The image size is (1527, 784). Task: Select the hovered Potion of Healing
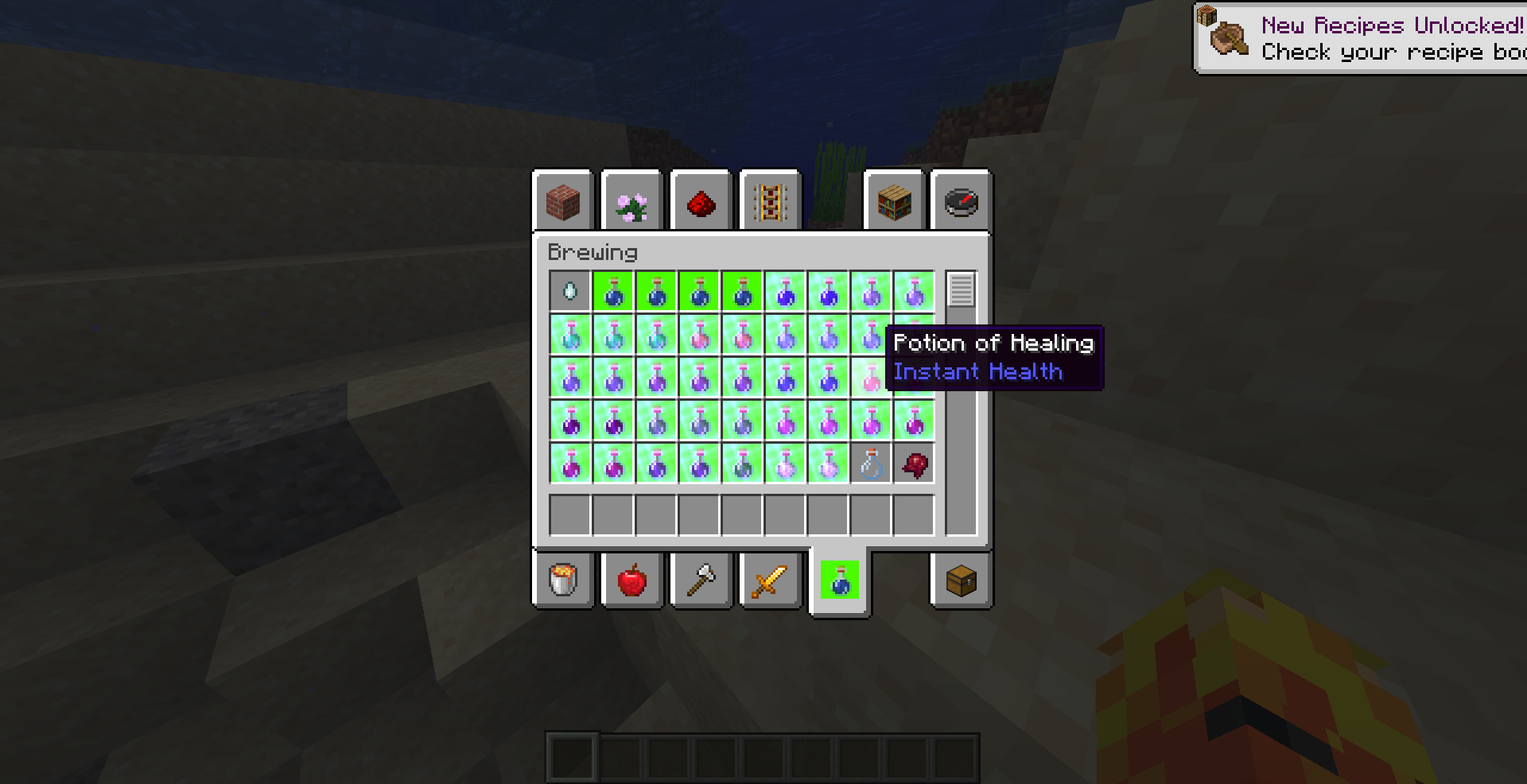pyautogui.click(x=870, y=377)
